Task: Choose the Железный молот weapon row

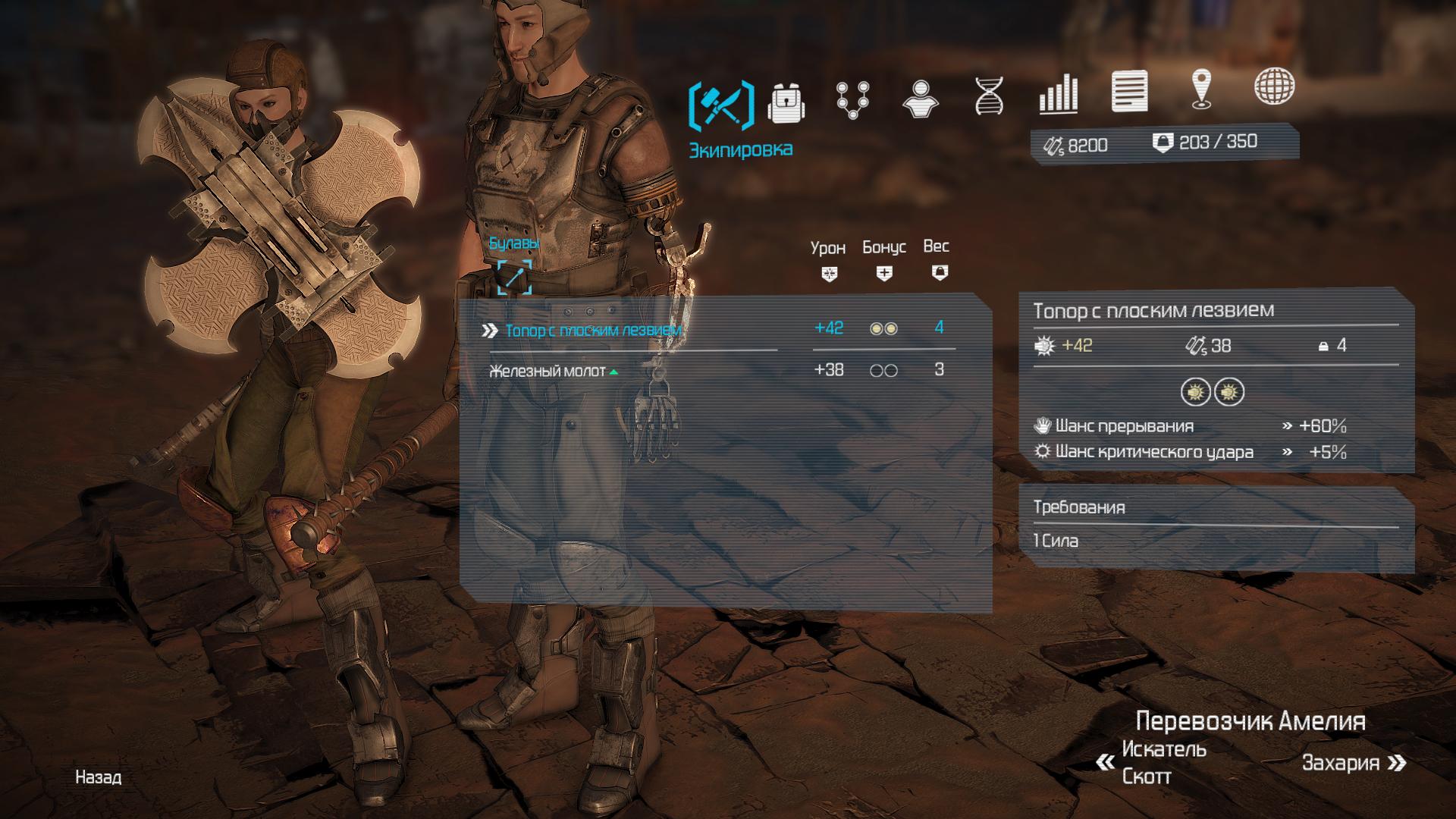Action: (x=548, y=371)
